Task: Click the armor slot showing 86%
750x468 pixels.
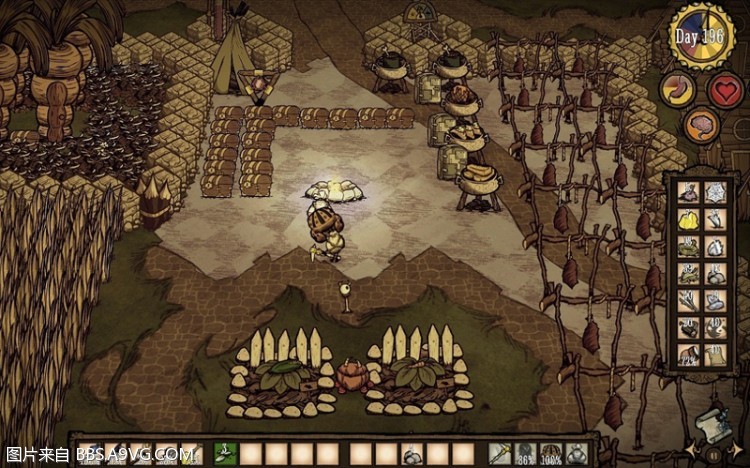Action: tap(524, 454)
